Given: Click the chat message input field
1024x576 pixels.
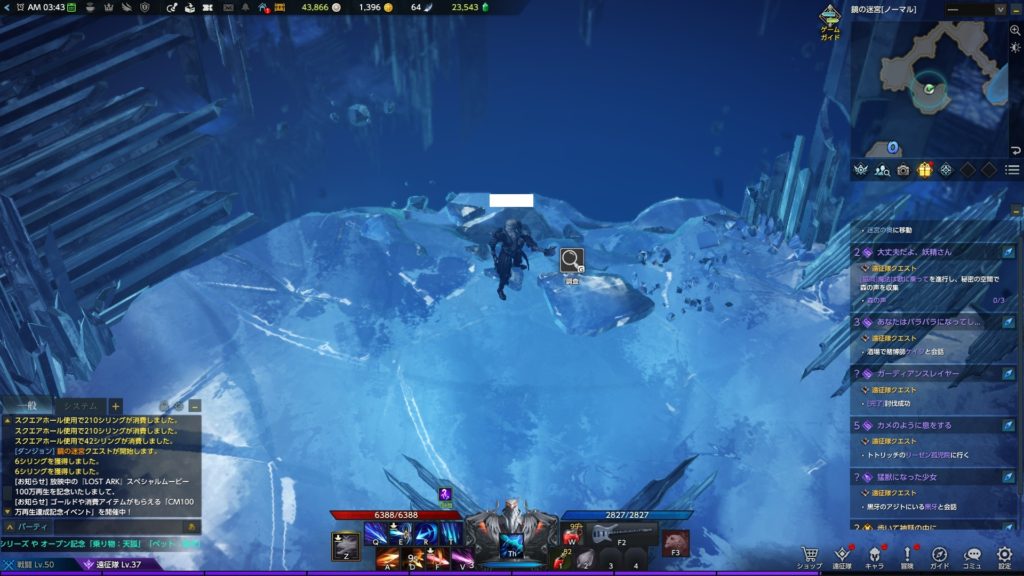Looking at the screenshot, I should pos(100,525).
